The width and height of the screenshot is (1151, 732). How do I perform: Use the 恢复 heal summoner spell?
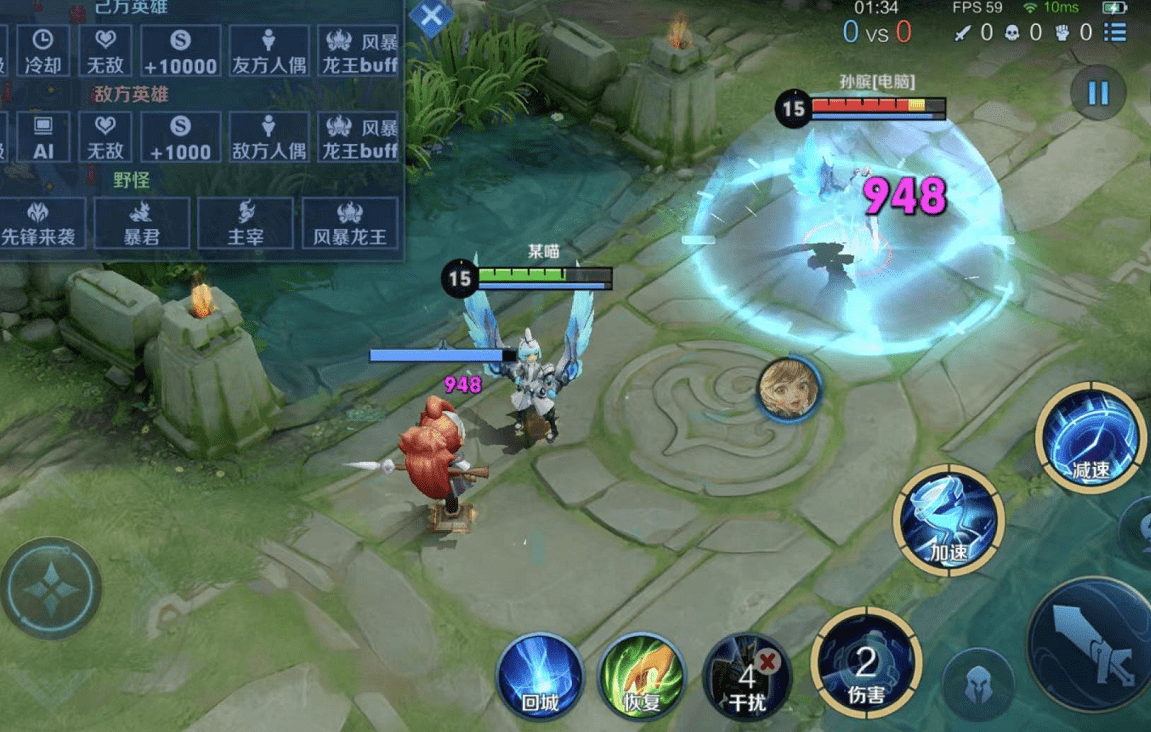click(x=641, y=677)
